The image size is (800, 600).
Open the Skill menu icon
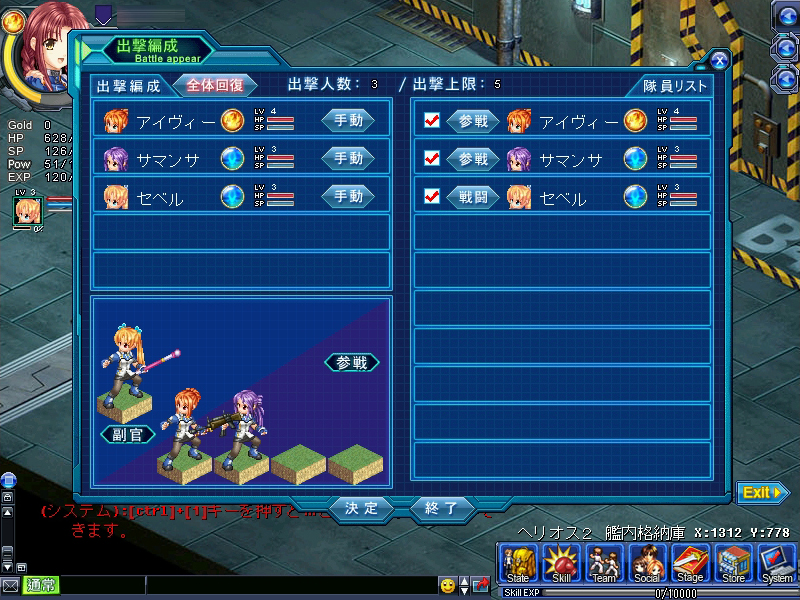point(561,564)
